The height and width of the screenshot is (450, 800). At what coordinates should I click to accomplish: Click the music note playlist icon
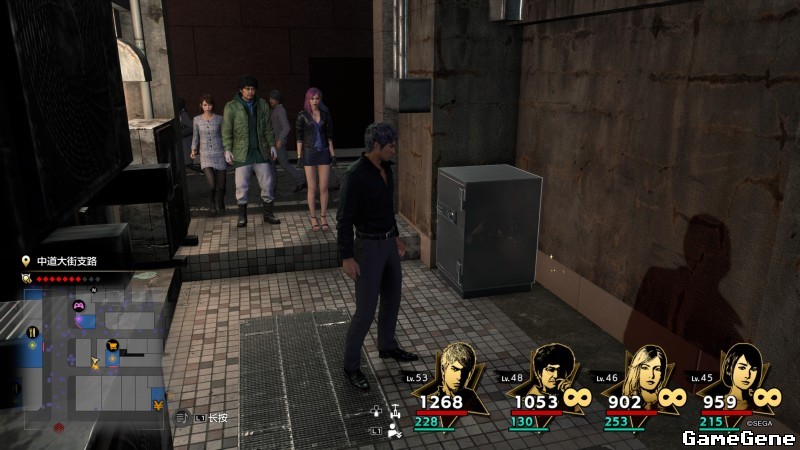[180, 418]
